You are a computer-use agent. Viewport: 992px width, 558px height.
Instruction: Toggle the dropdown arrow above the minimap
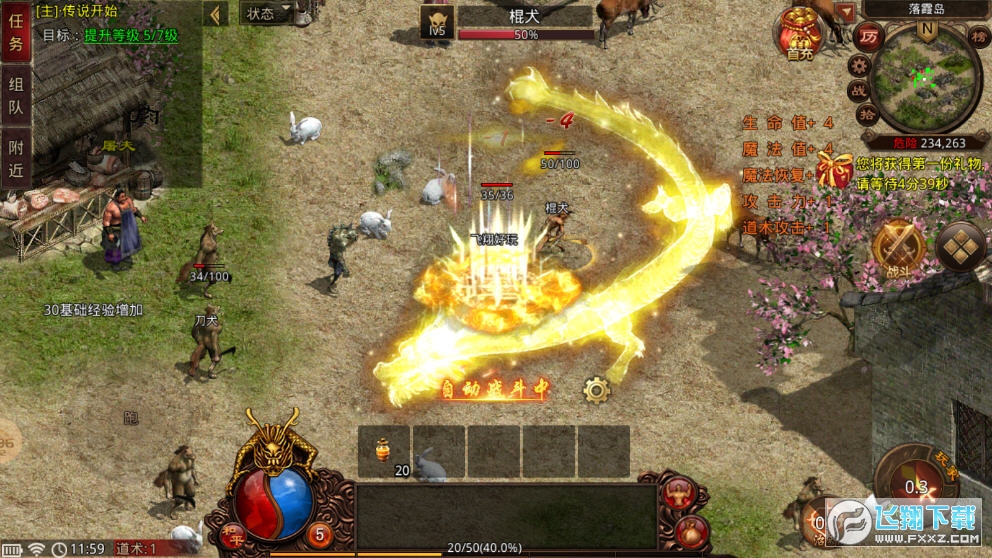pos(847,11)
